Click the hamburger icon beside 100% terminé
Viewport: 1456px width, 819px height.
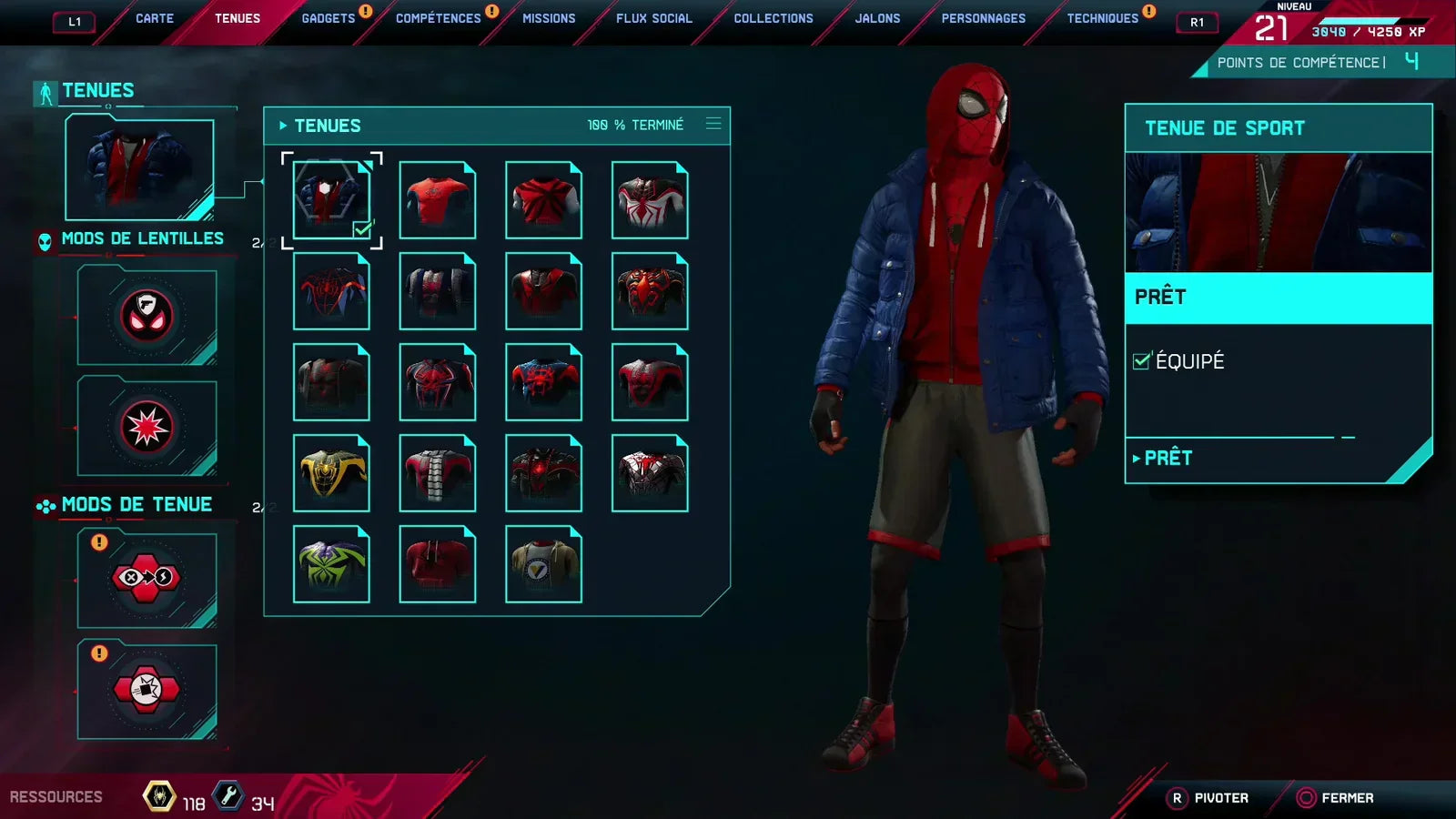click(x=713, y=126)
